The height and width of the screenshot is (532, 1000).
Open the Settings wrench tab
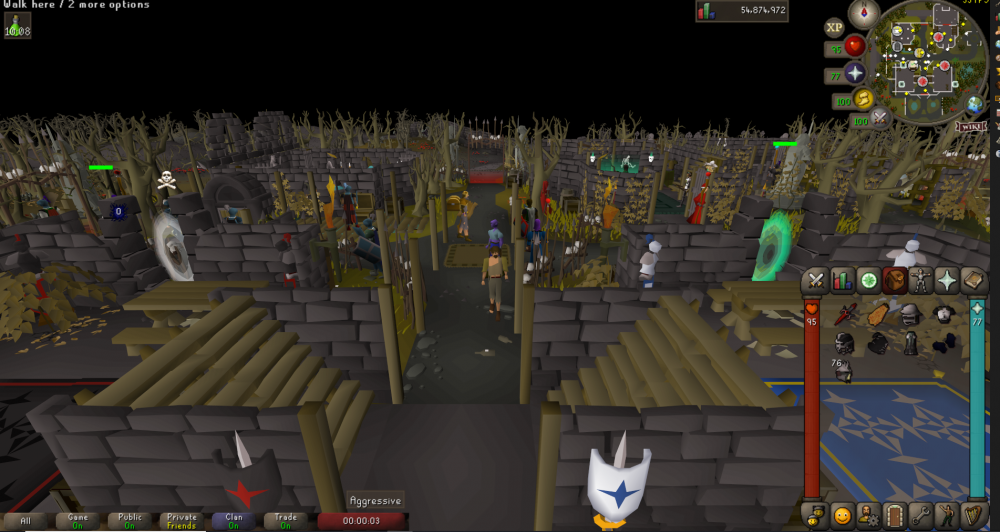[921, 515]
